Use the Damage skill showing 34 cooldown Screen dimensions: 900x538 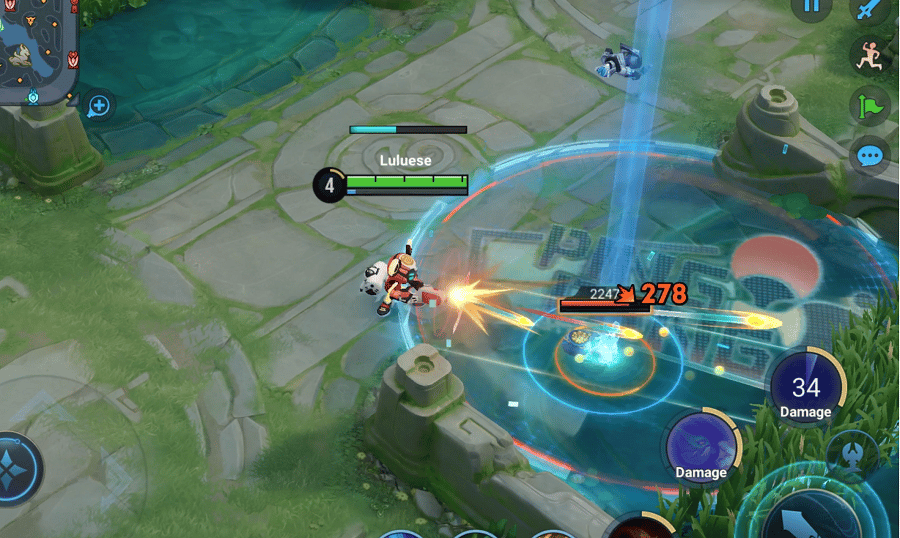coord(805,389)
